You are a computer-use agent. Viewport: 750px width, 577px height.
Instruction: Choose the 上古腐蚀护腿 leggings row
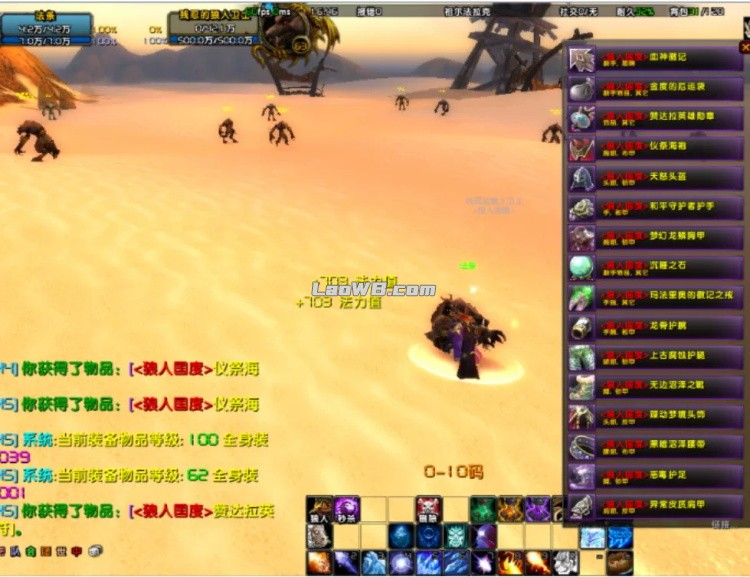[655, 358]
